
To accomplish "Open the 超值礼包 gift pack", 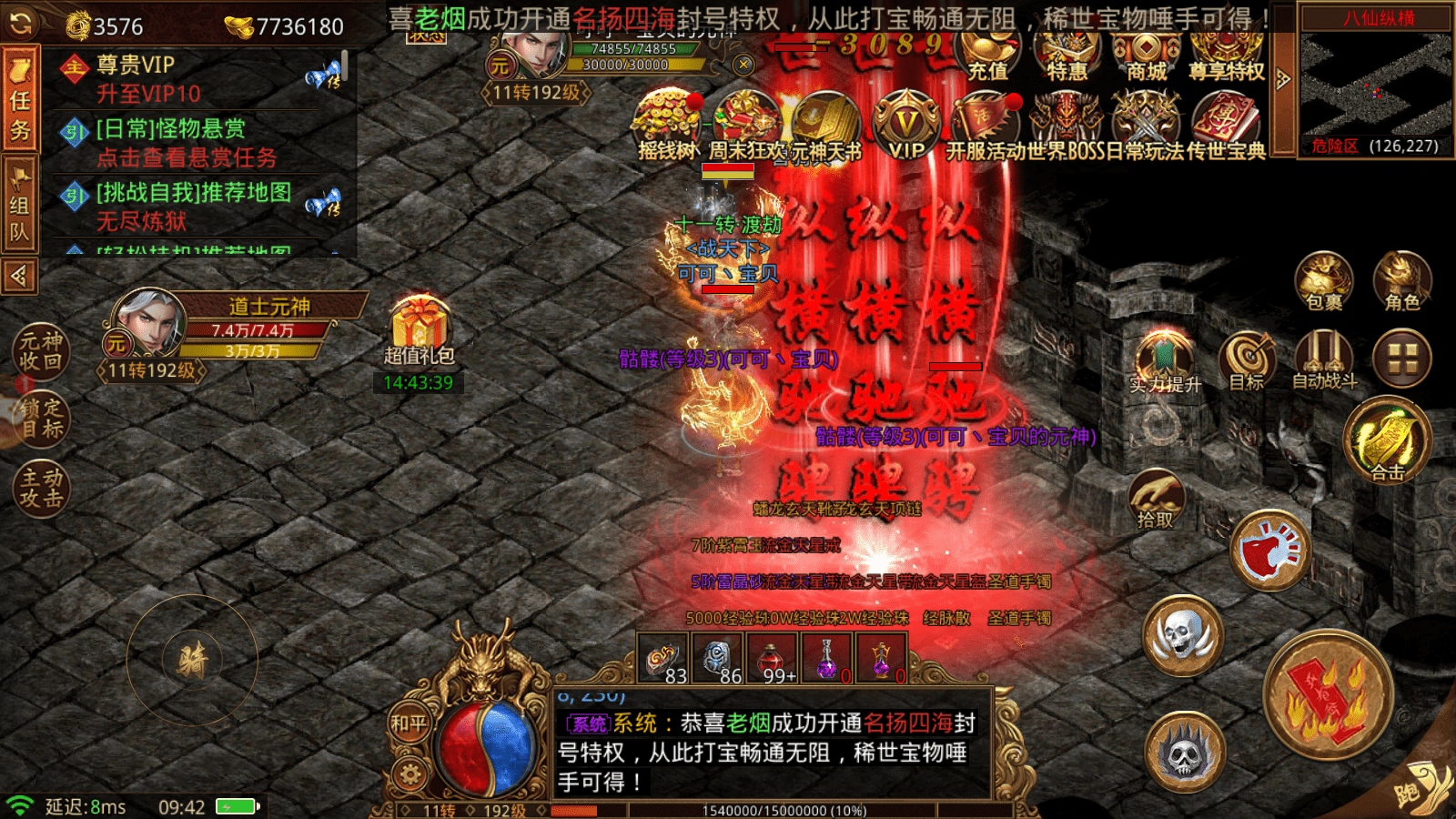I will [x=419, y=329].
